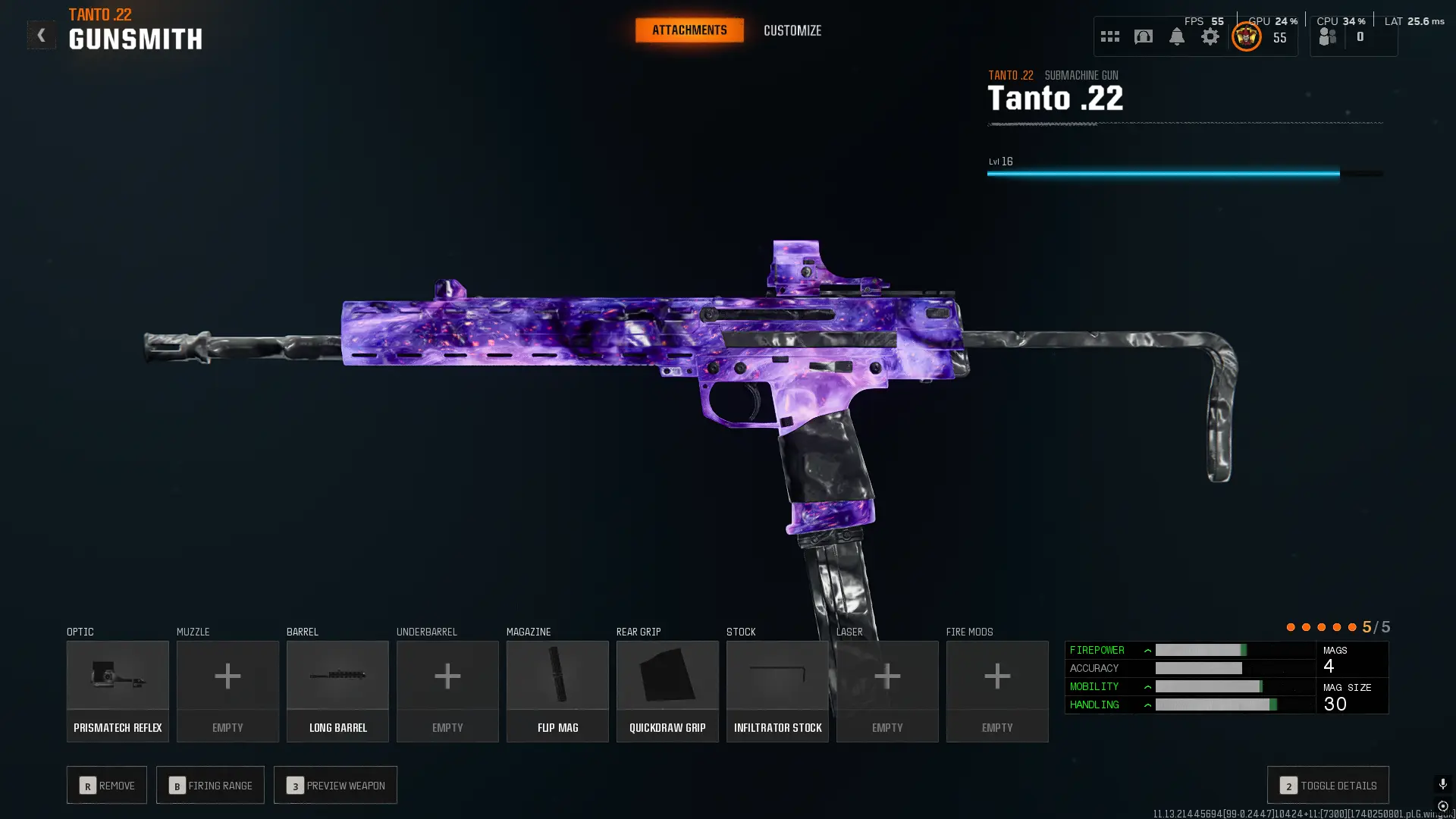Click the microphone icon at bottom right
The height and width of the screenshot is (819, 1456).
1443,784
